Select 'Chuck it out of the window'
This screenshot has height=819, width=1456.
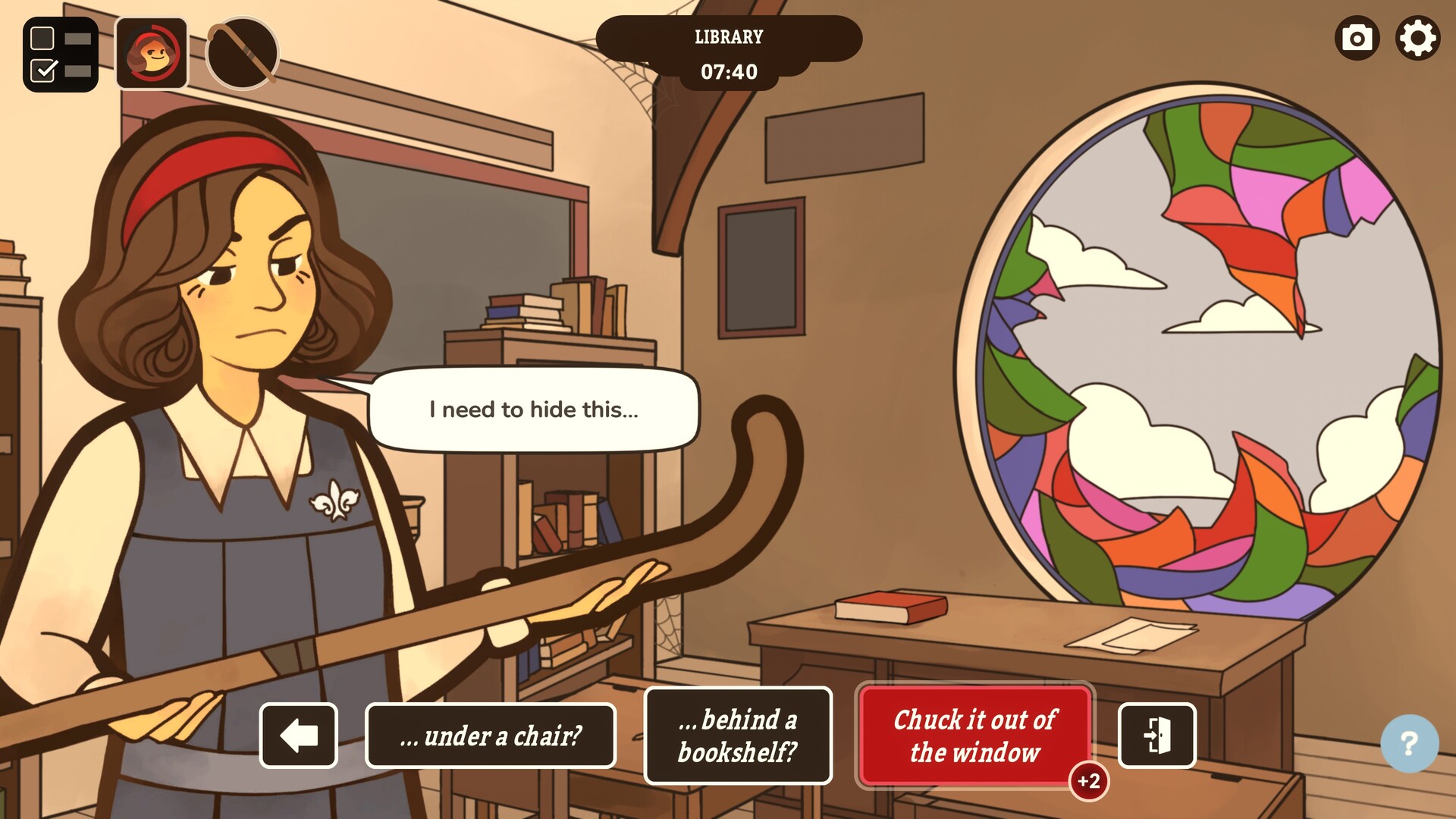975,736
